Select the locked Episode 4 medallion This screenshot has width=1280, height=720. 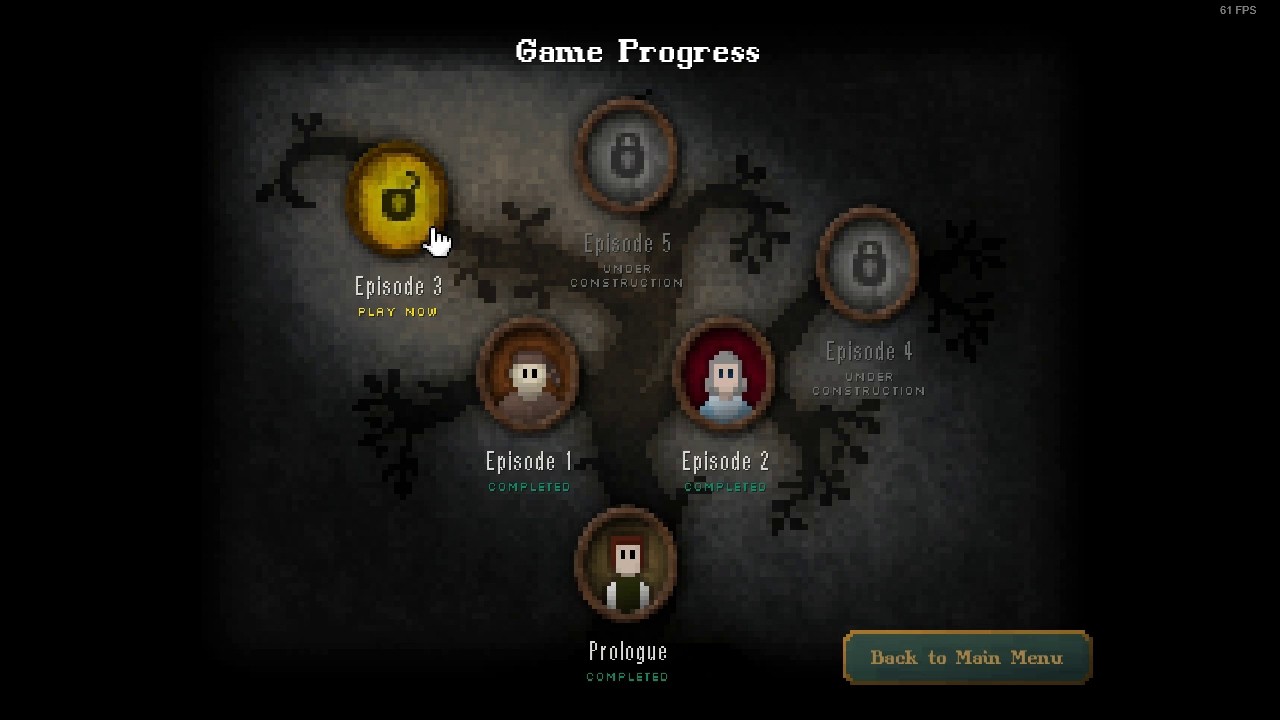pos(868,264)
